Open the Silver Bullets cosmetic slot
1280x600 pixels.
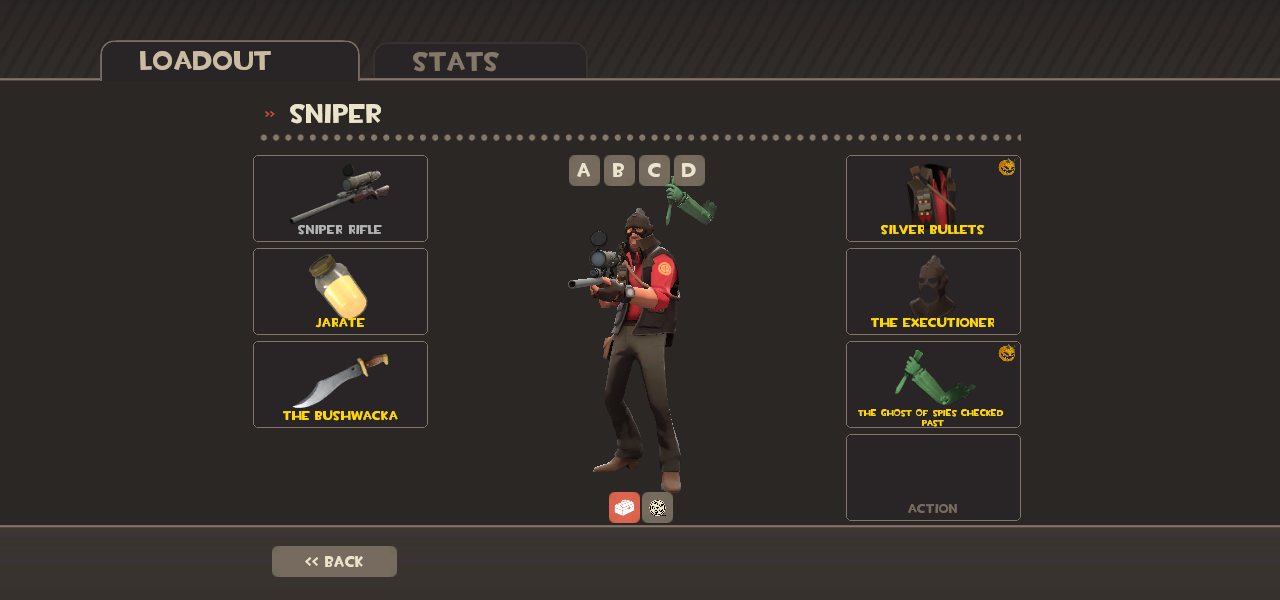point(933,198)
